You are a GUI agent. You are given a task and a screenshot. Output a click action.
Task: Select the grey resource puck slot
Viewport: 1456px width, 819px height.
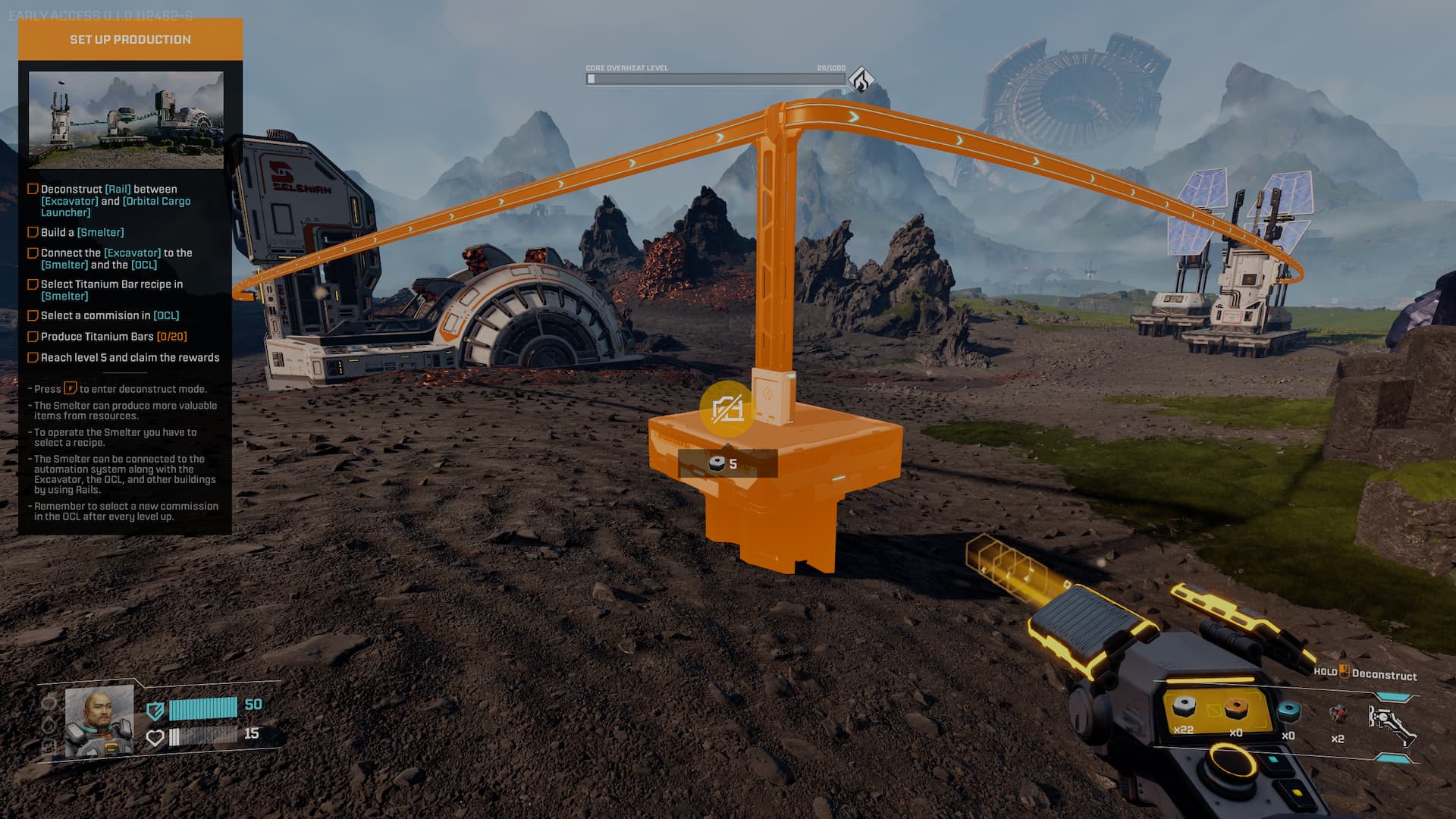pyautogui.click(x=1183, y=708)
